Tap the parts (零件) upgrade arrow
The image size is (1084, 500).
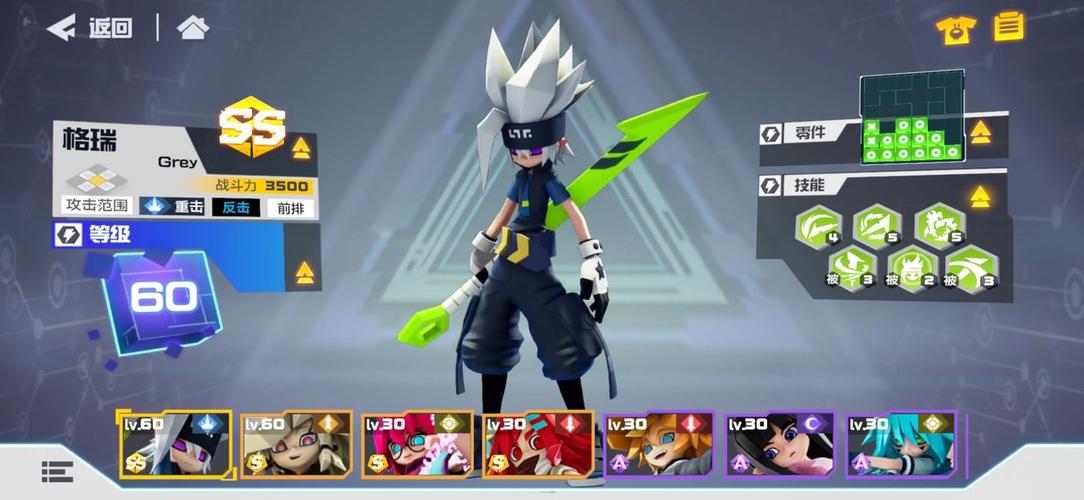(x=980, y=132)
